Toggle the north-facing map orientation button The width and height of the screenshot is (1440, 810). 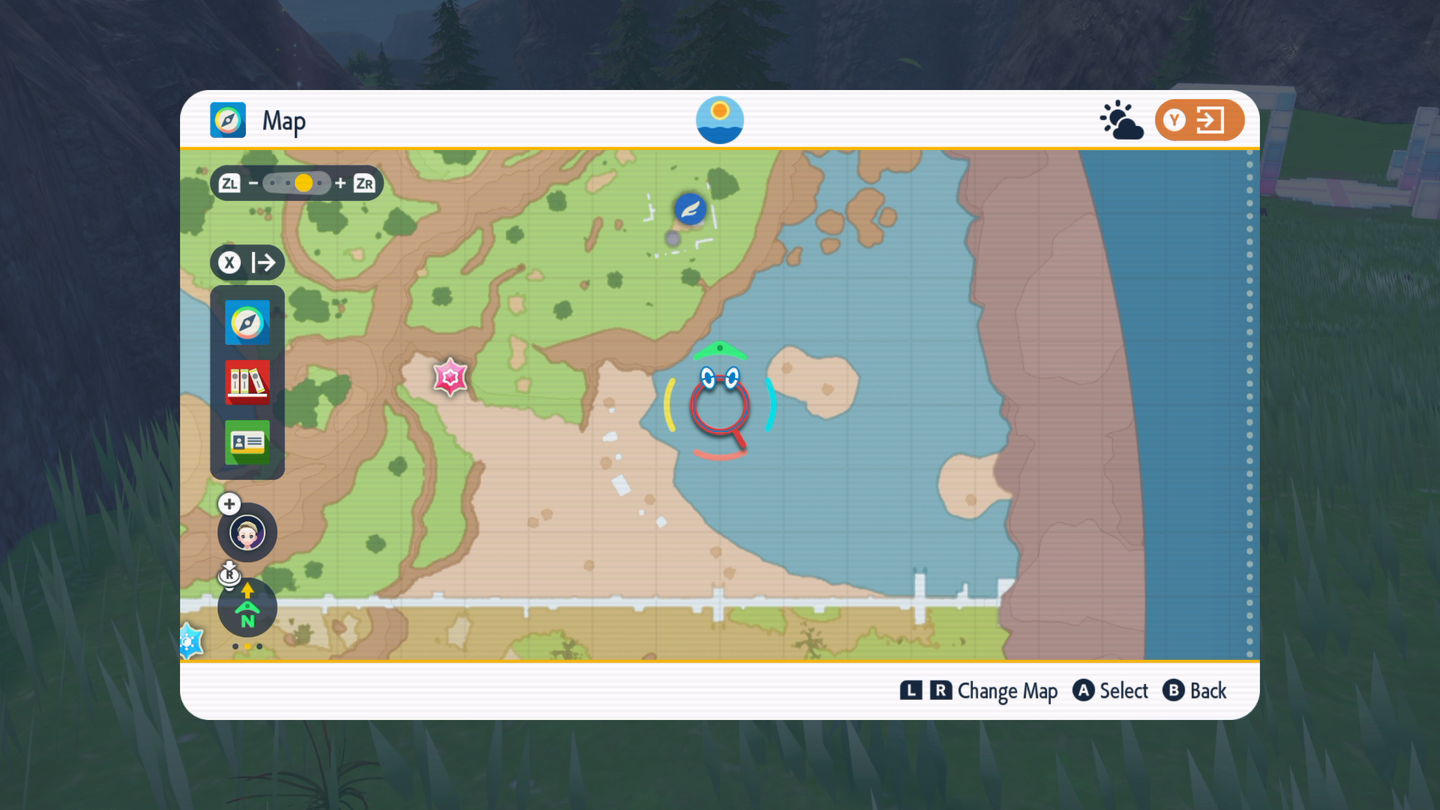(247, 609)
